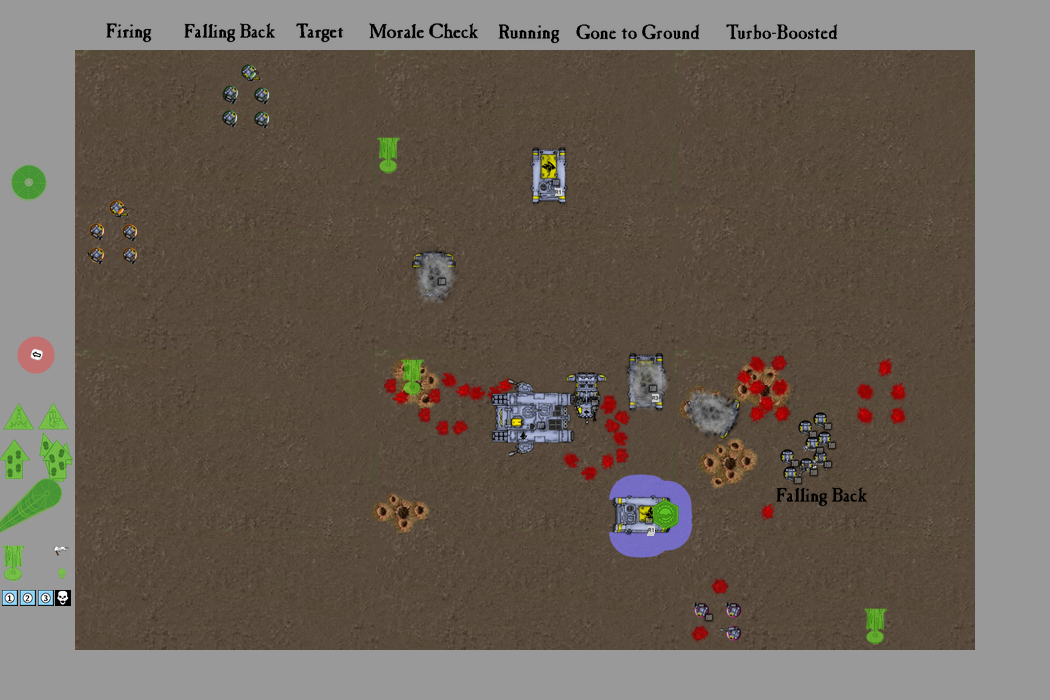Screen dimensions: 1050x700
Task: Select the green circular blast template
Action: pos(29,182)
